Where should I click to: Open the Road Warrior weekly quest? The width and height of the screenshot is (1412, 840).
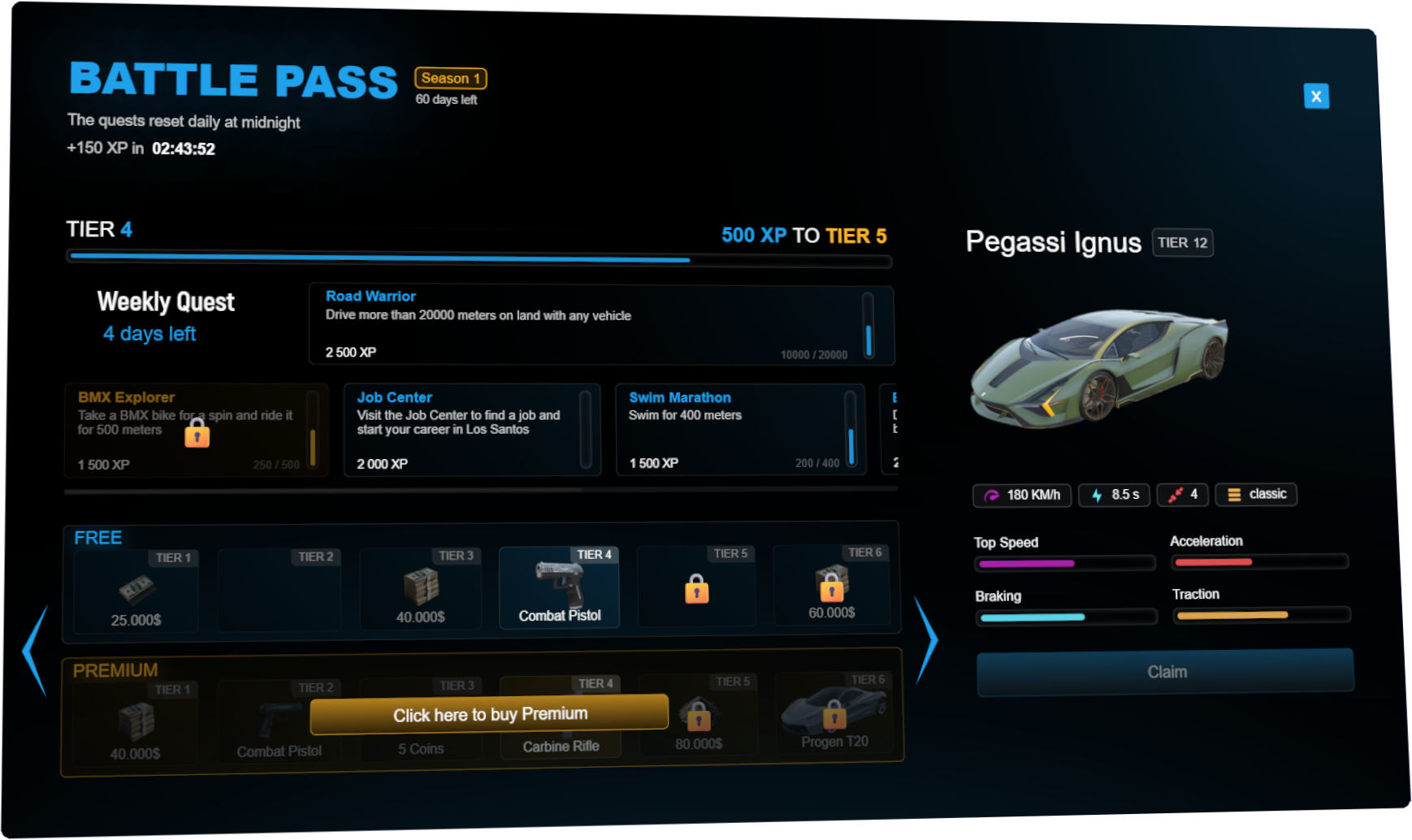[601, 325]
